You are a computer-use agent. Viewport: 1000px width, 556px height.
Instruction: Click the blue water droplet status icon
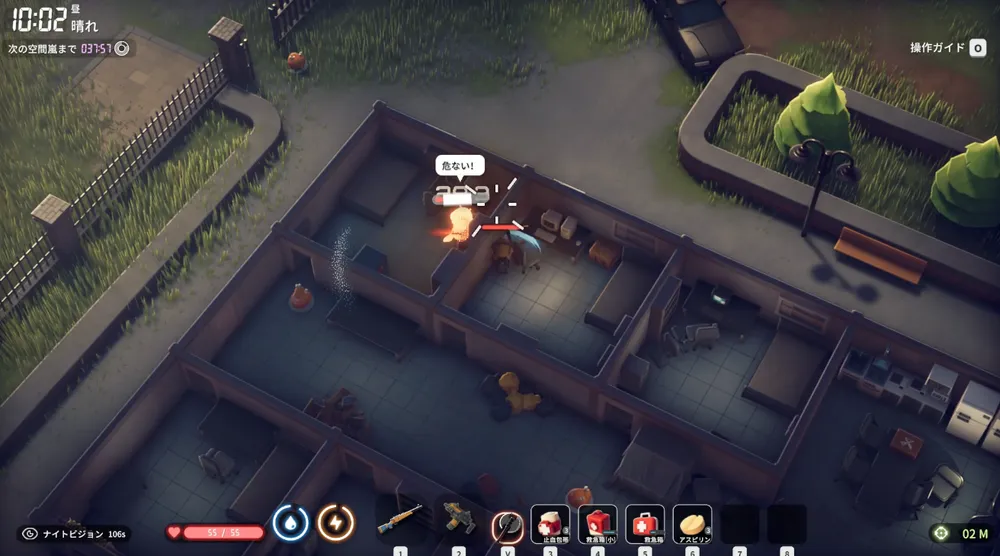pos(290,522)
